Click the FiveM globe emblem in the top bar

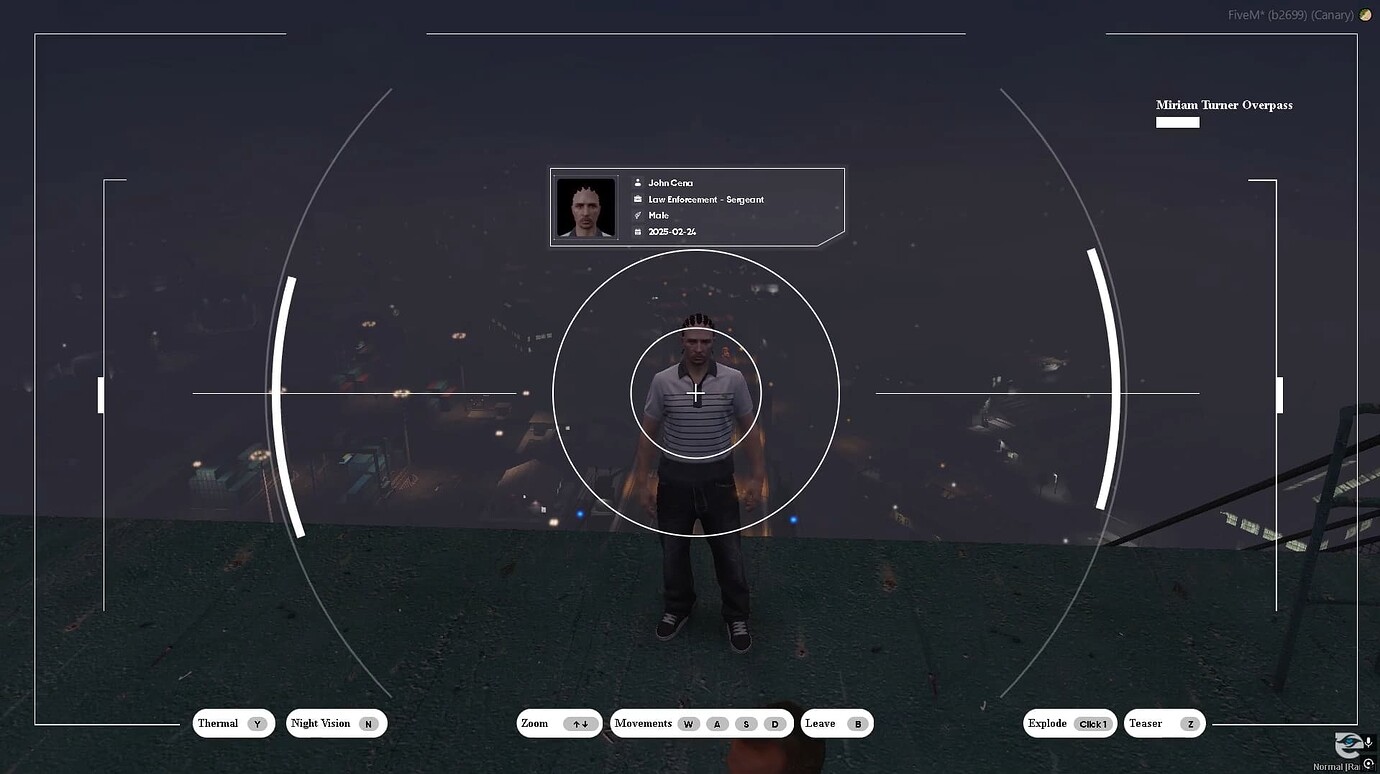(1365, 14)
